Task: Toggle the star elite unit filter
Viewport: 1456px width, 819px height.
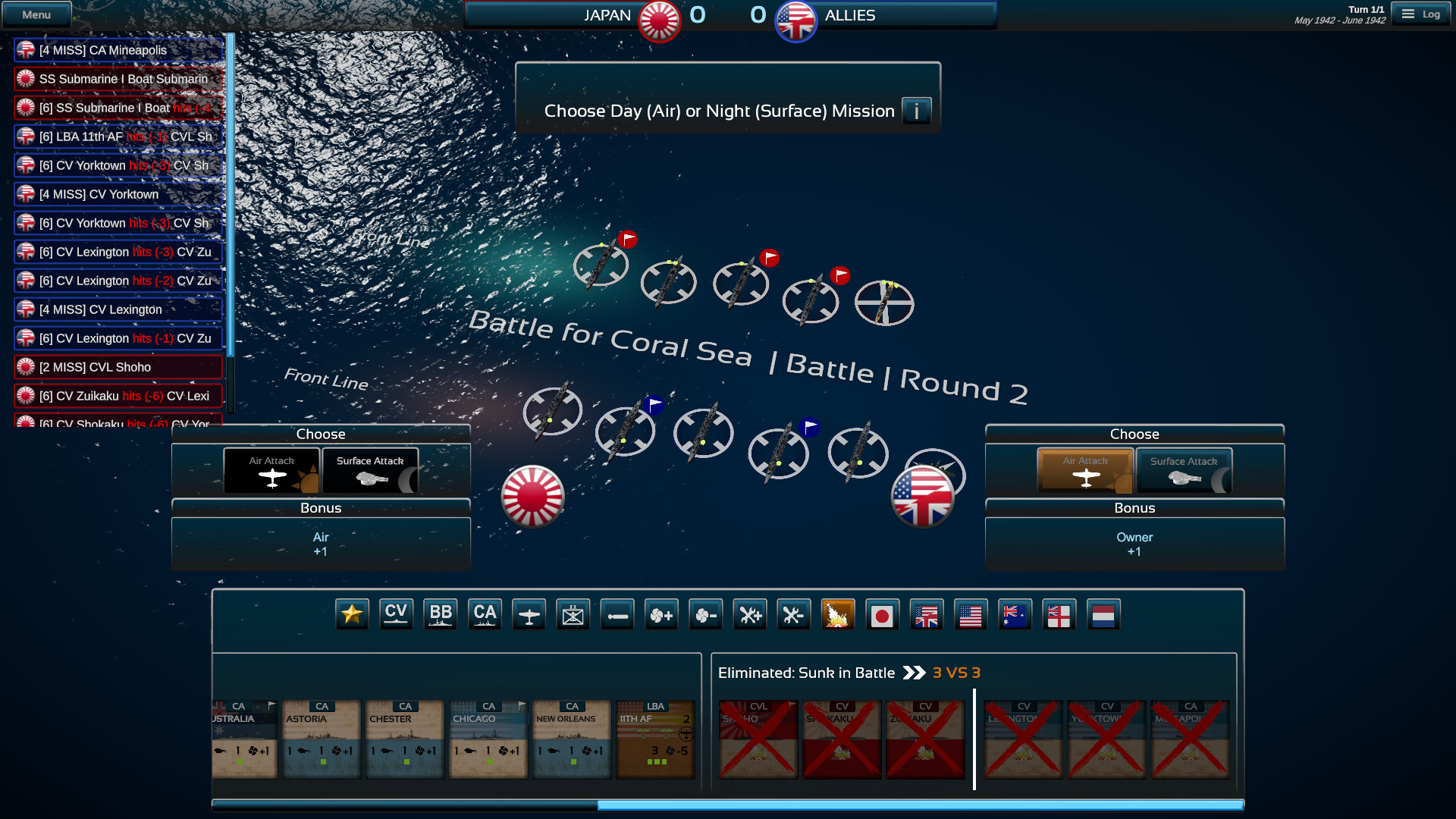Action: [352, 614]
